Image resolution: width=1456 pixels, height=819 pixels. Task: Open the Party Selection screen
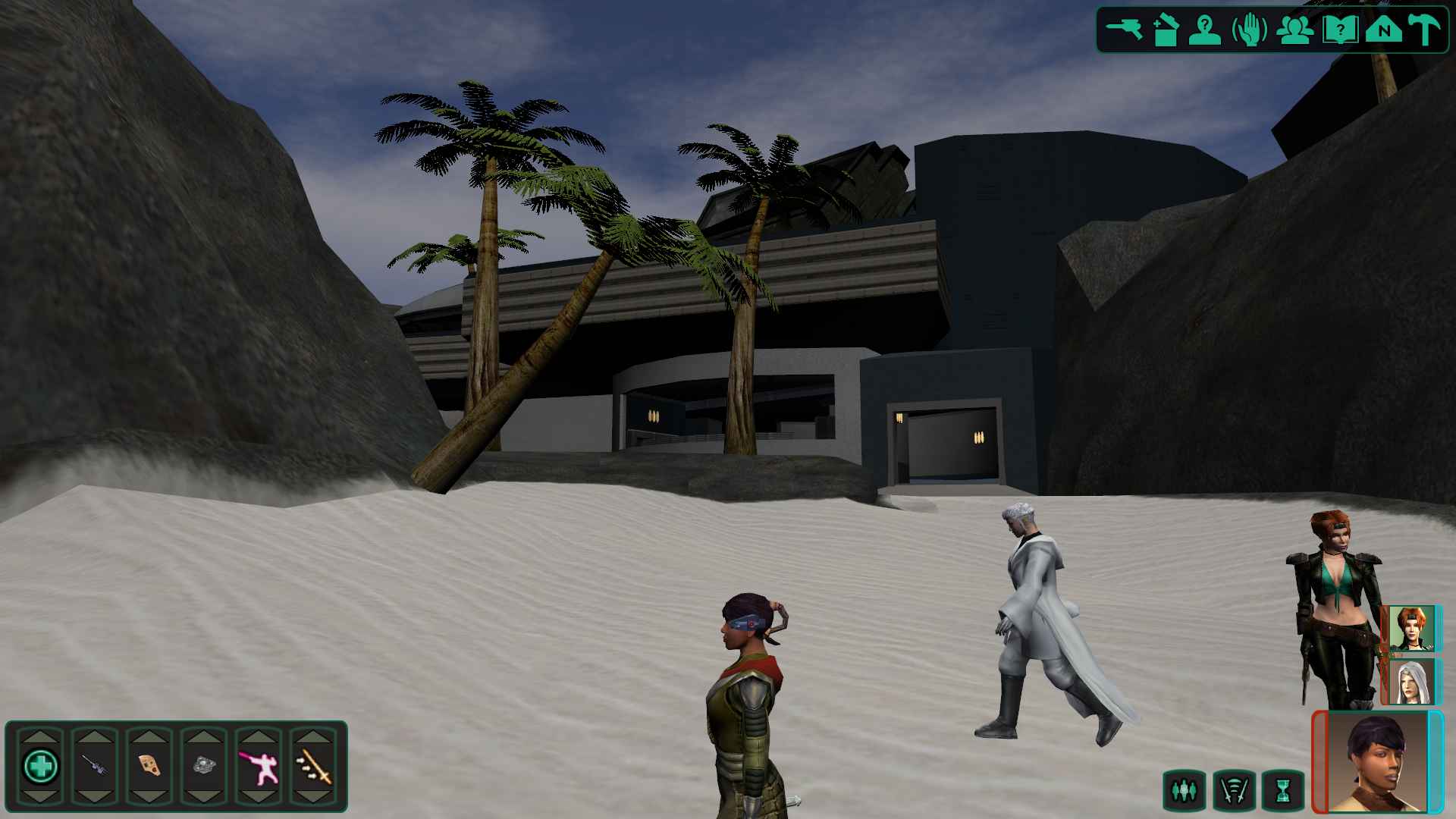(1294, 28)
